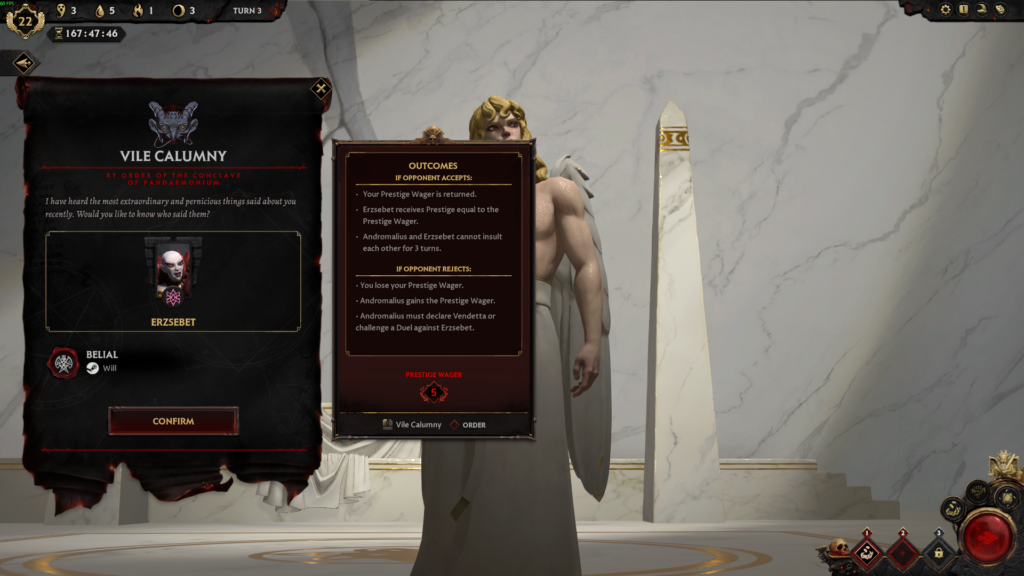Open the scroll log icon
This screenshot has height=576, width=1024.
coord(1000,9)
